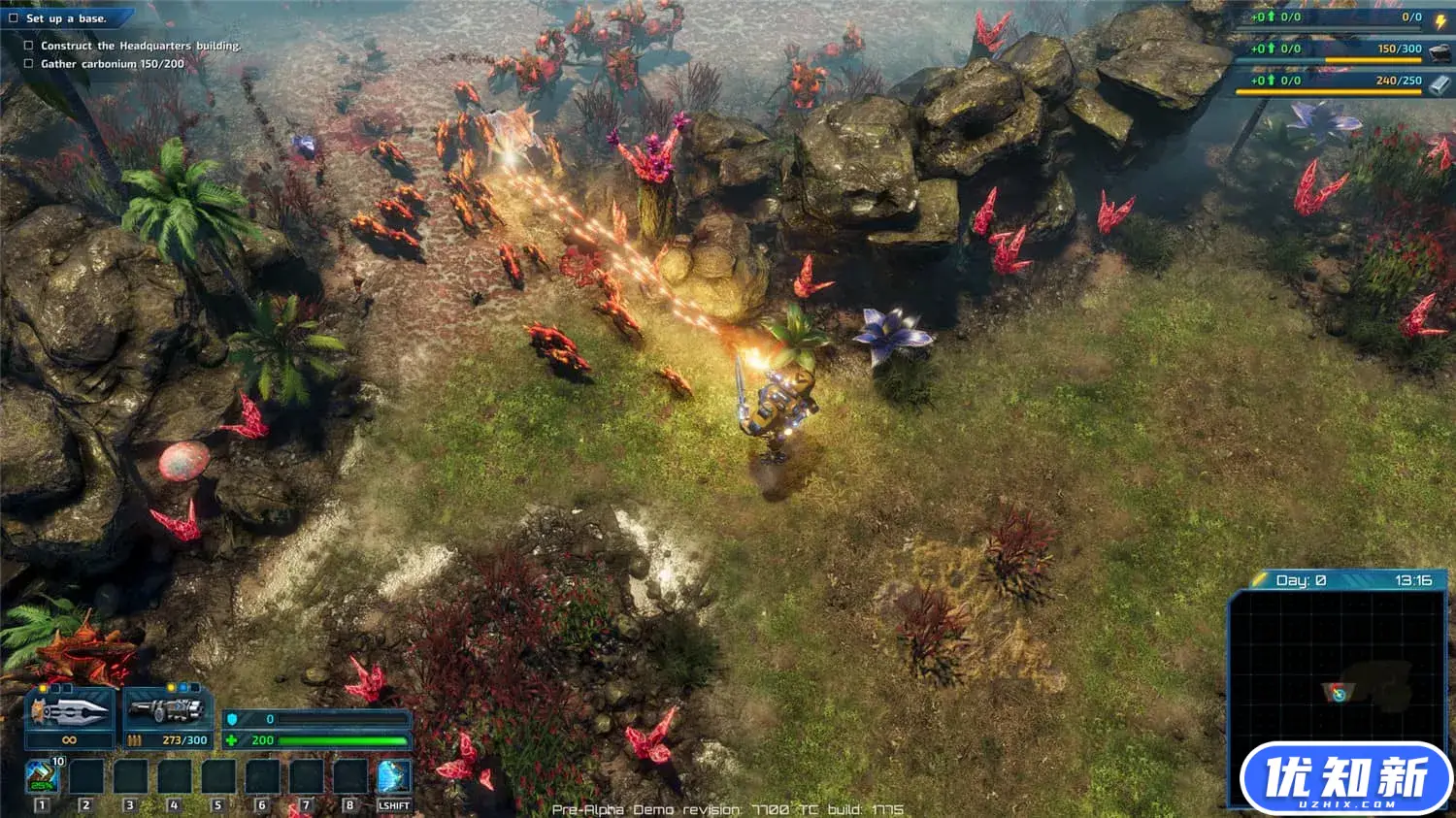Image resolution: width=1456 pixels, height=818 pixels.
Task: Click the energy lightning bolt resource icon
Action: pos(1440,19)
